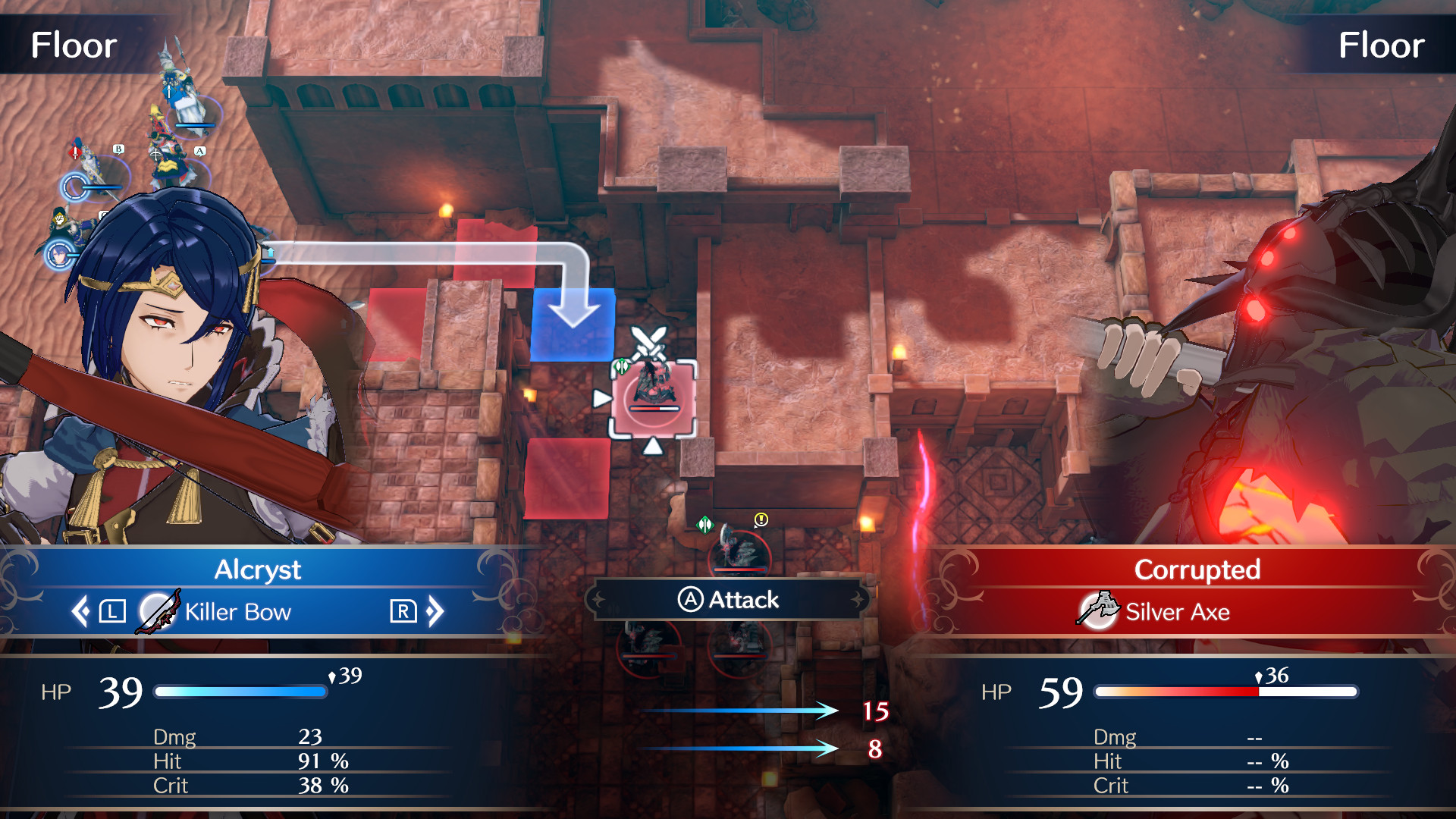
Task: Click the crossed-swords combat indicator above the Corrupted
Action: pos(649,341)
